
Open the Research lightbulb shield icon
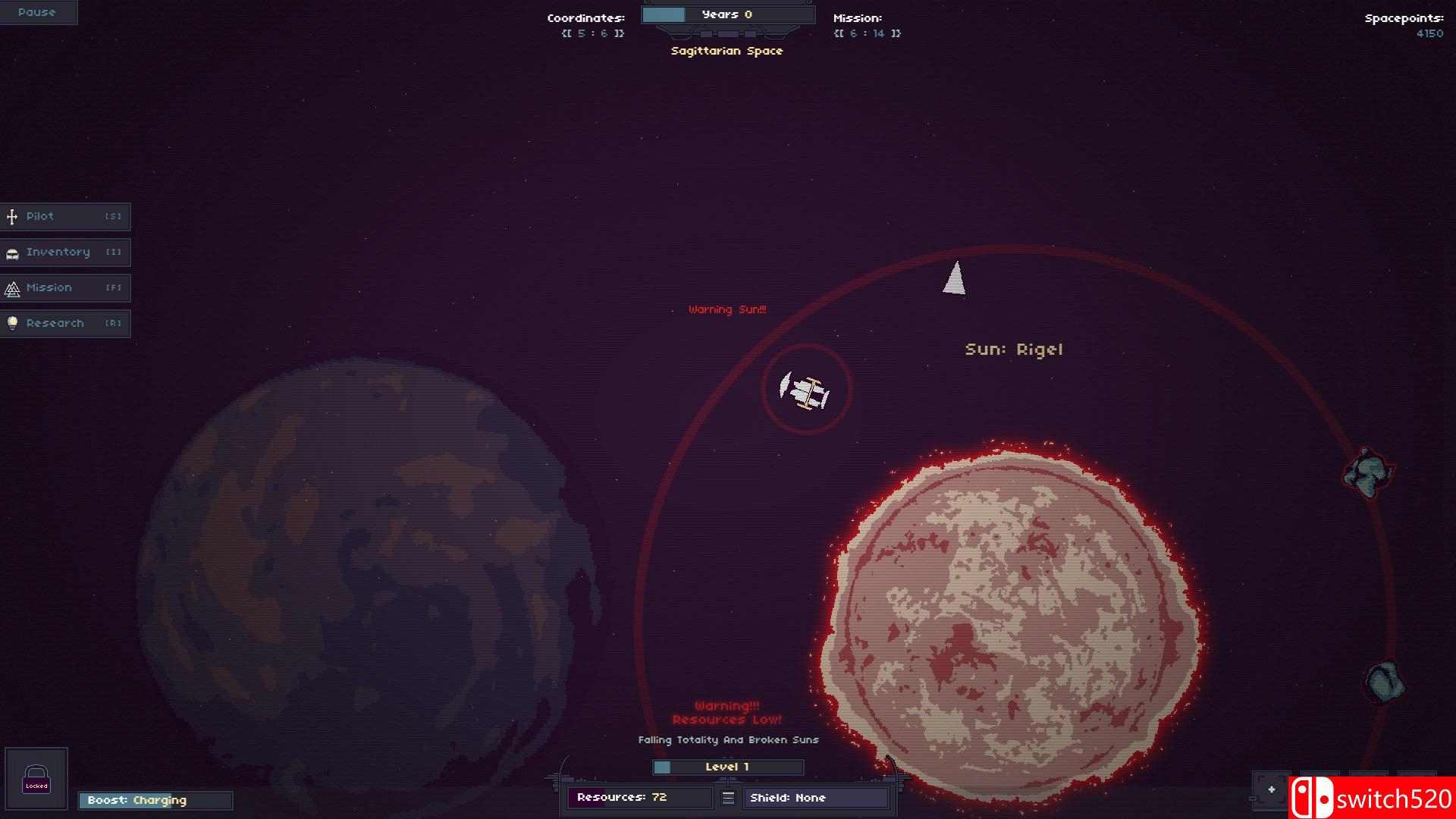pos(12,323)
